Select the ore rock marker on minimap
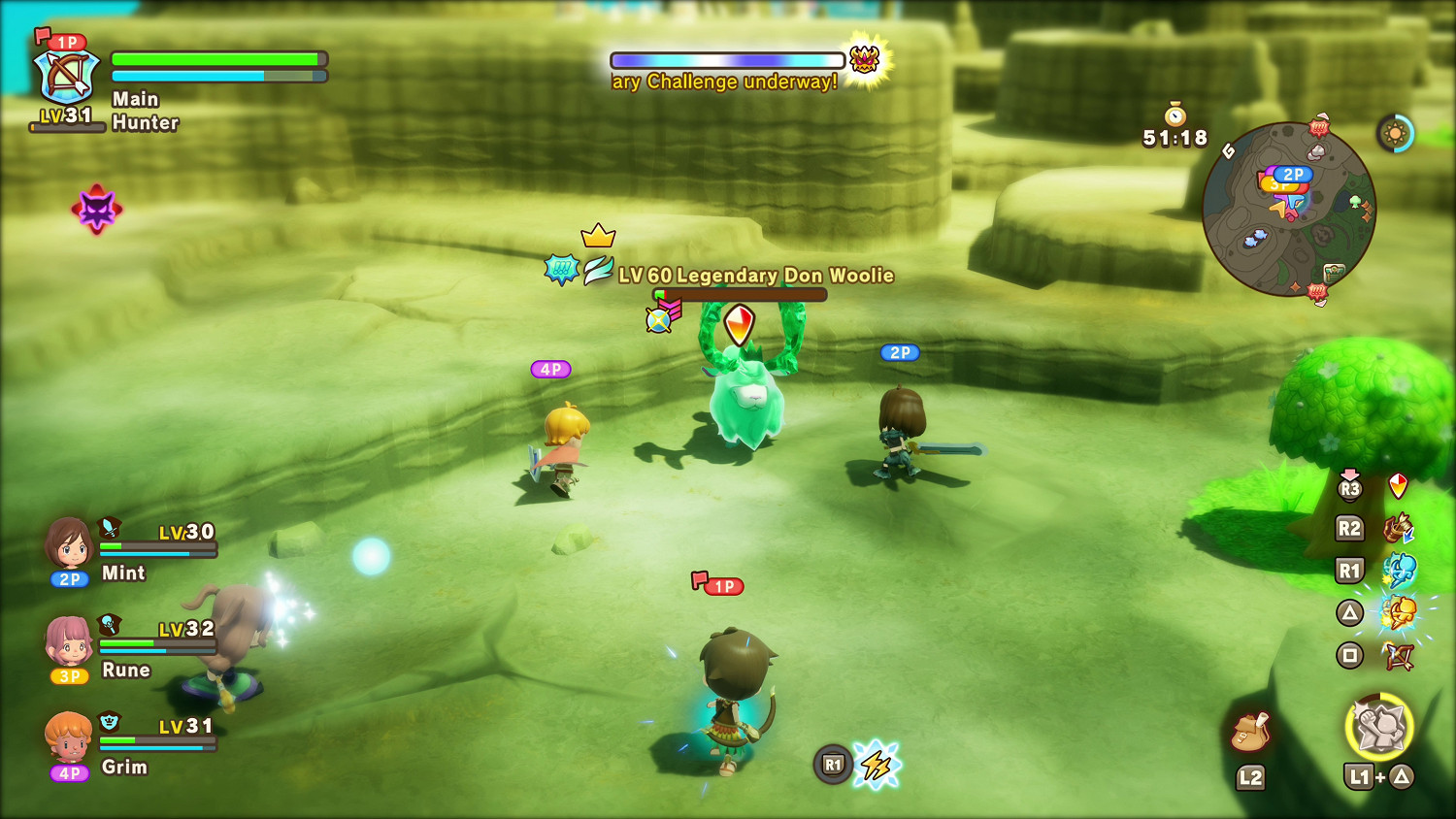Screen dimensions: 1456x819 click(1316, 151)
